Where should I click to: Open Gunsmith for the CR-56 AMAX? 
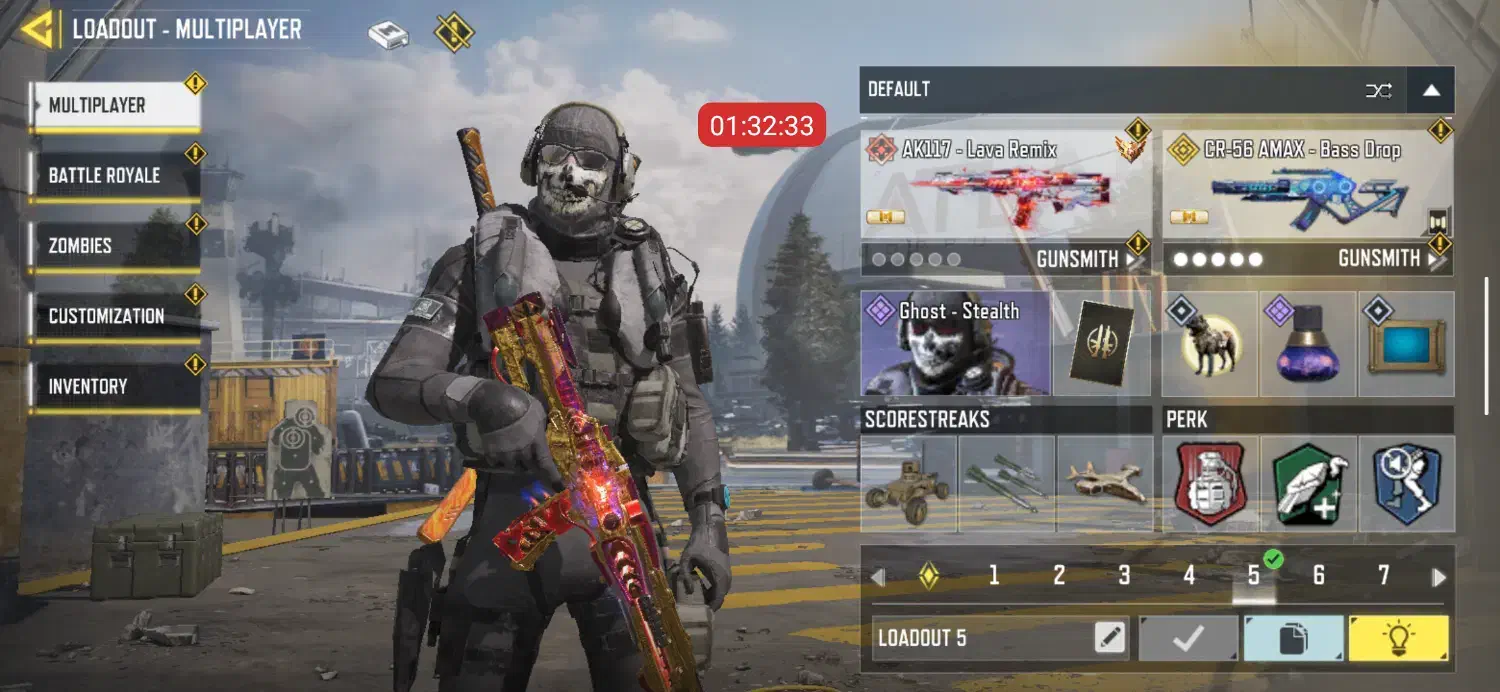(1387, 259)
